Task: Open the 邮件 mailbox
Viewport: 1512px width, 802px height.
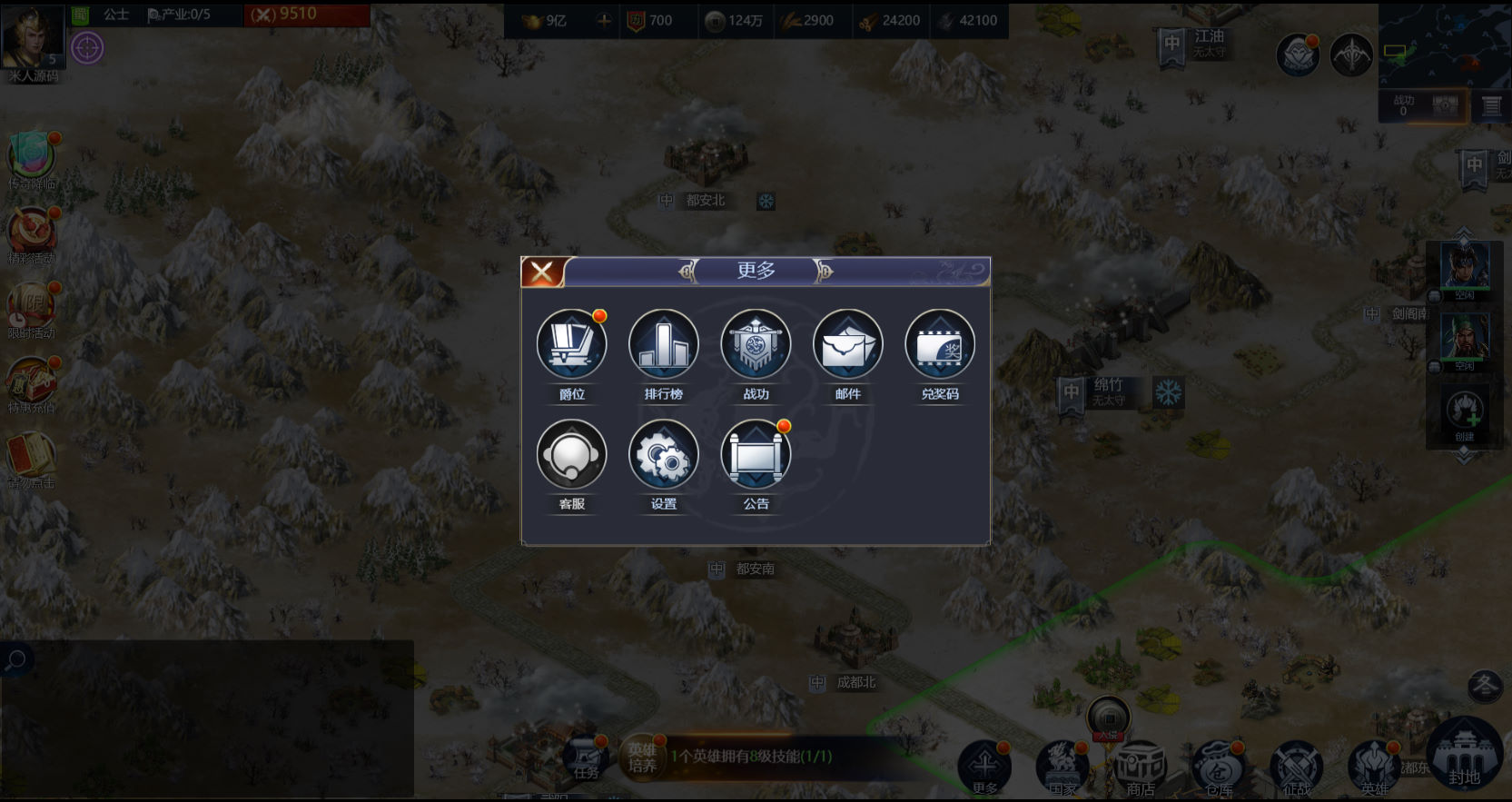Action: click(x=847, y=345)
